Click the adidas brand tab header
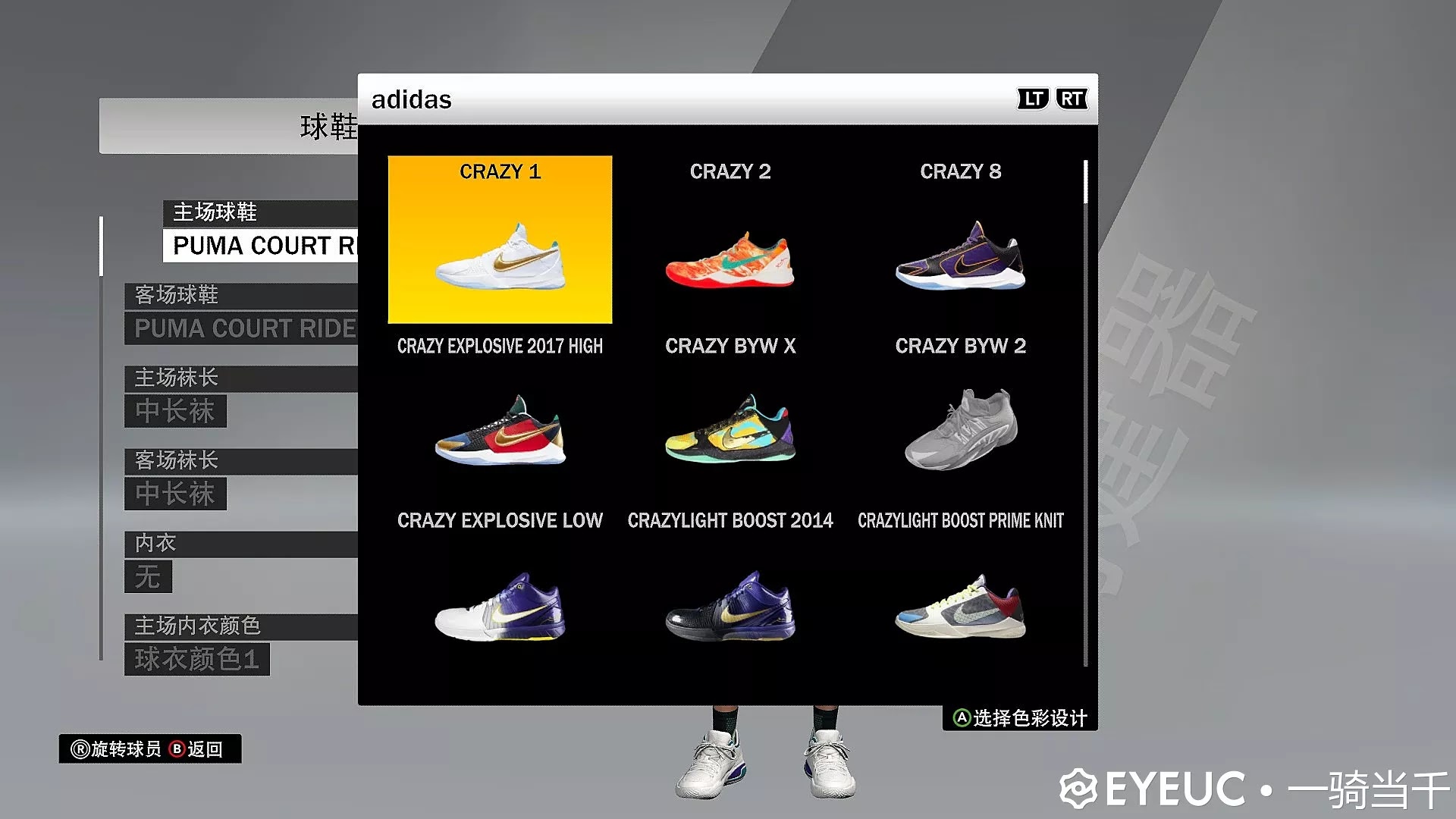This screenshot has width=1456, height=819. pyautogui.click(x=412, y=99)
